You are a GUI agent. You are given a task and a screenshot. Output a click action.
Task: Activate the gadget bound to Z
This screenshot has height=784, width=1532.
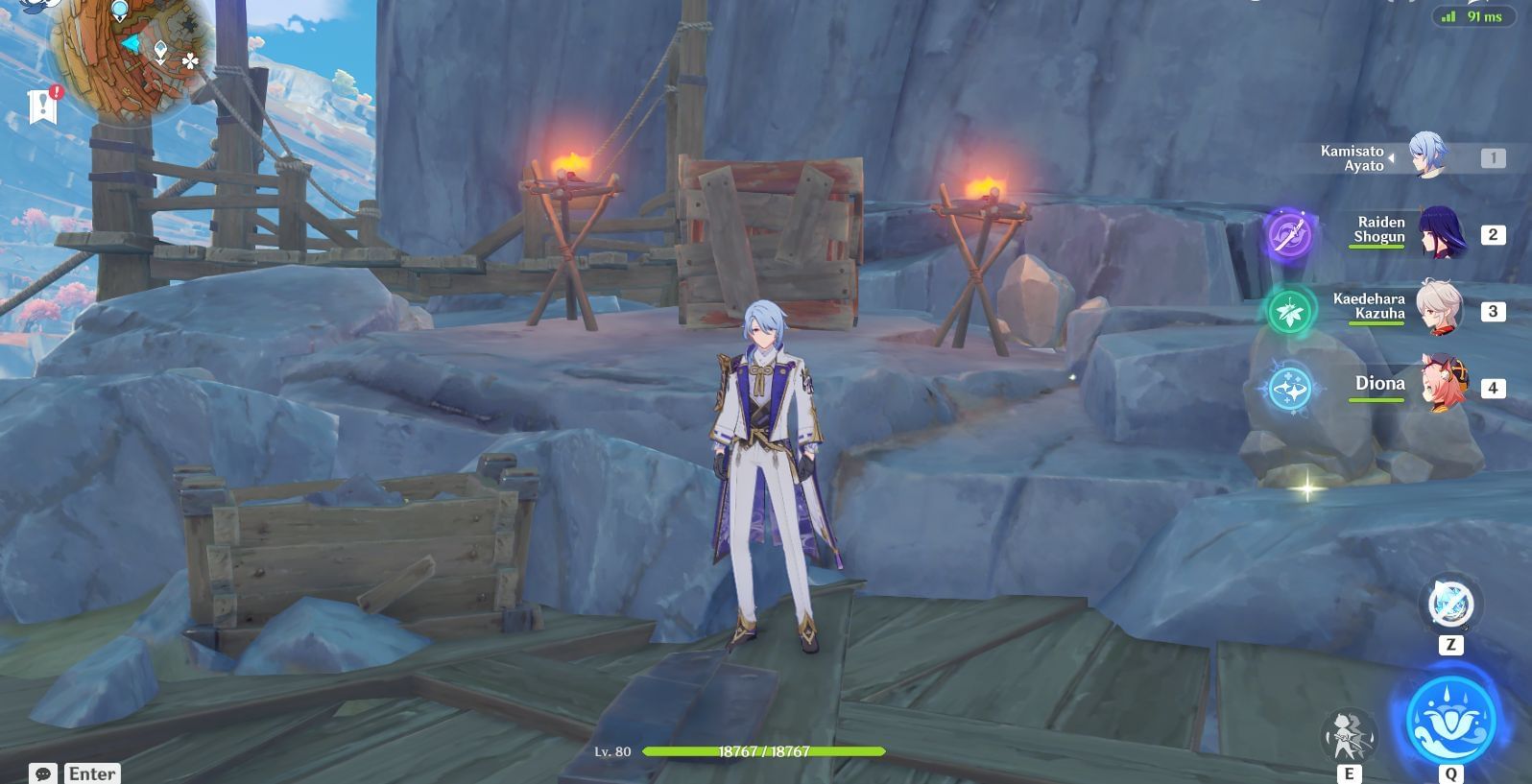1448,605
